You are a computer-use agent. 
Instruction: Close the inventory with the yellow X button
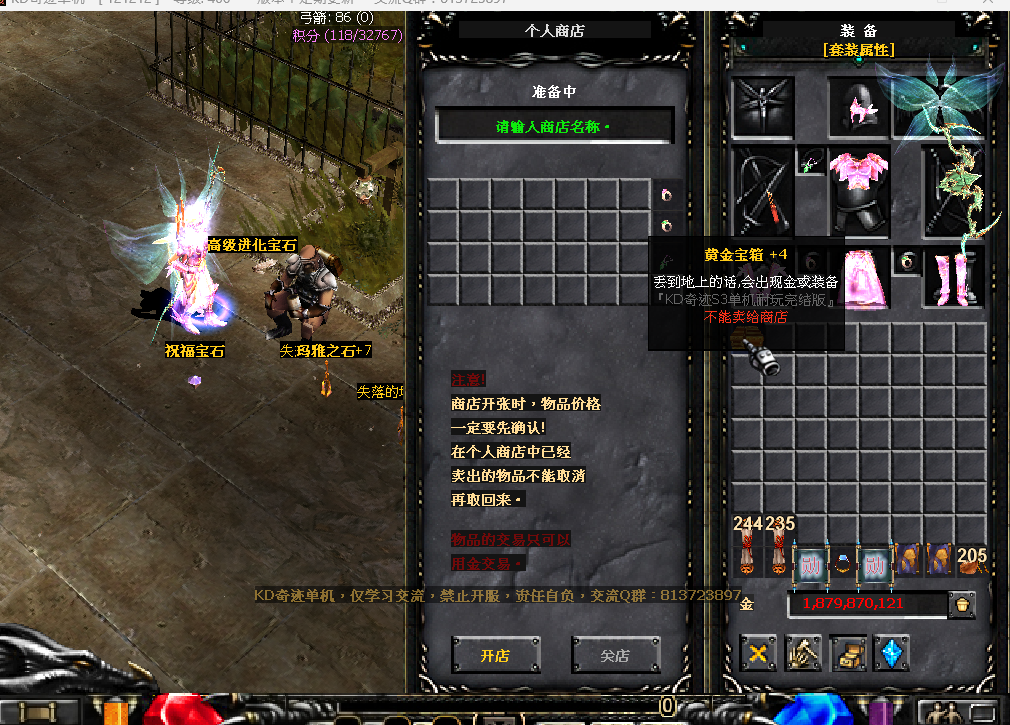[759, 654]
